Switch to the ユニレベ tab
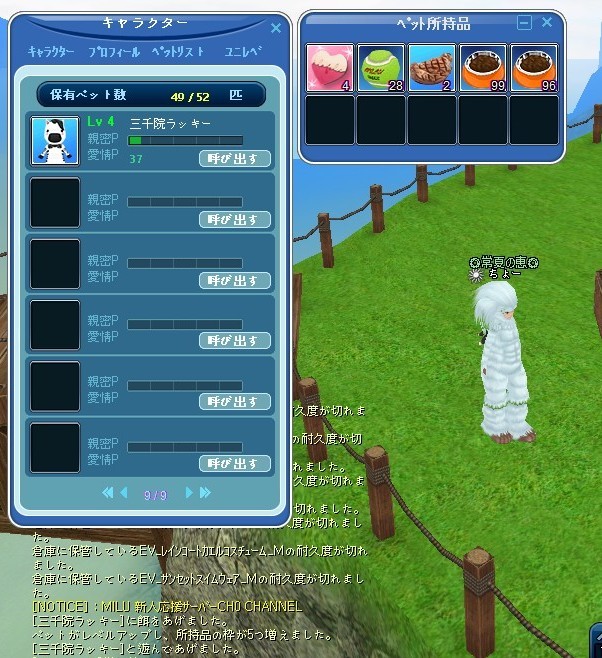Image resolution: width=602 pixels, height=658 pixels. pyautogui.click(x=243, y=50)
